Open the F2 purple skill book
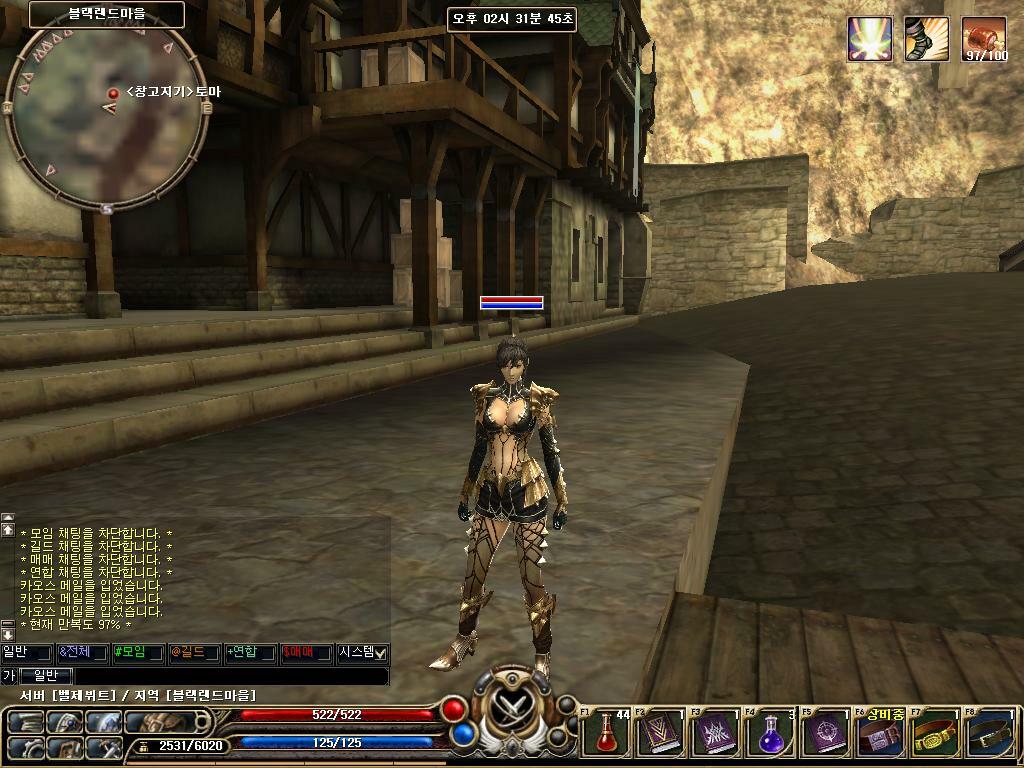 662,733
